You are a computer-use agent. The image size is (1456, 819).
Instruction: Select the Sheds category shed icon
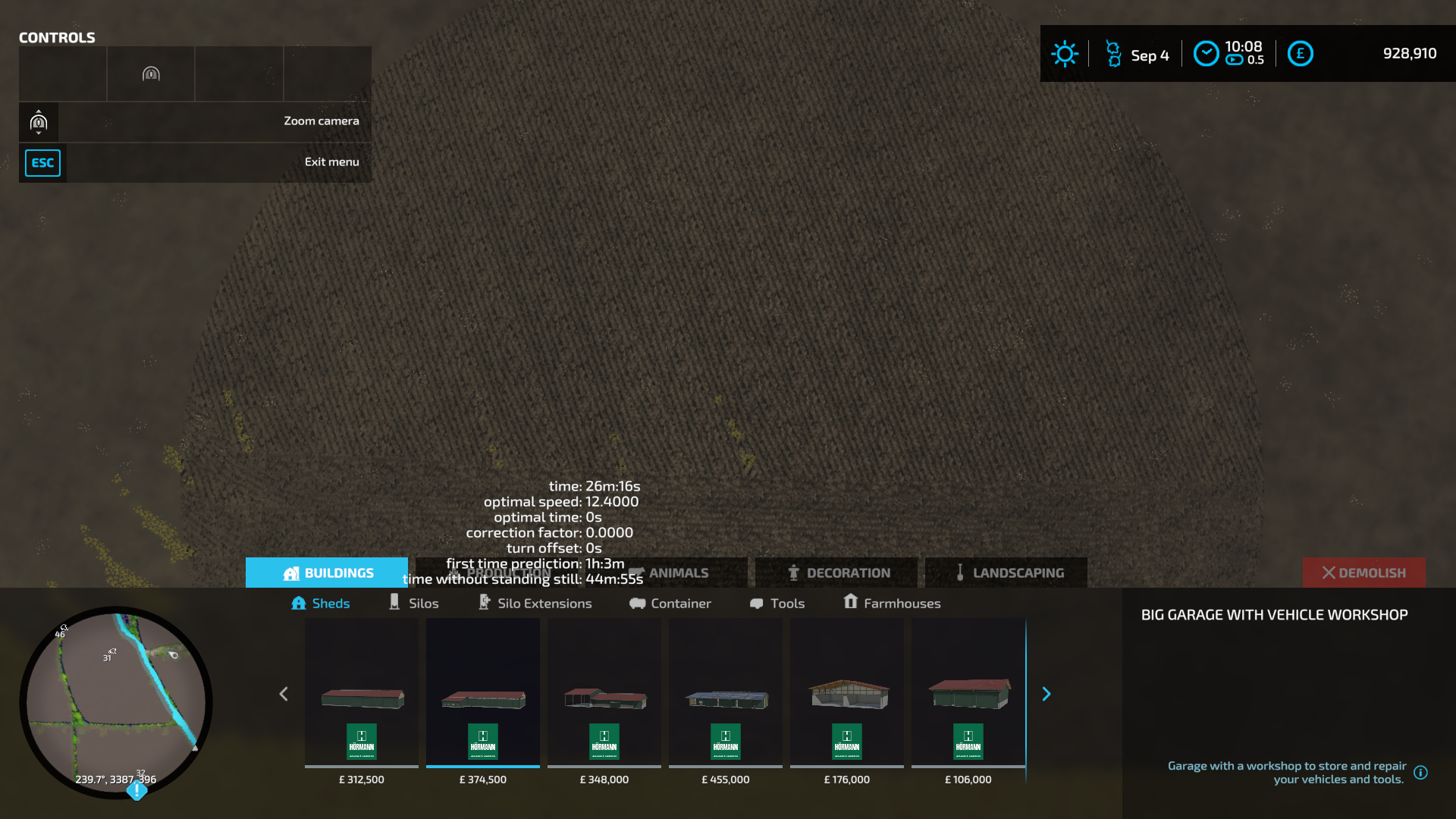point(299,603)
